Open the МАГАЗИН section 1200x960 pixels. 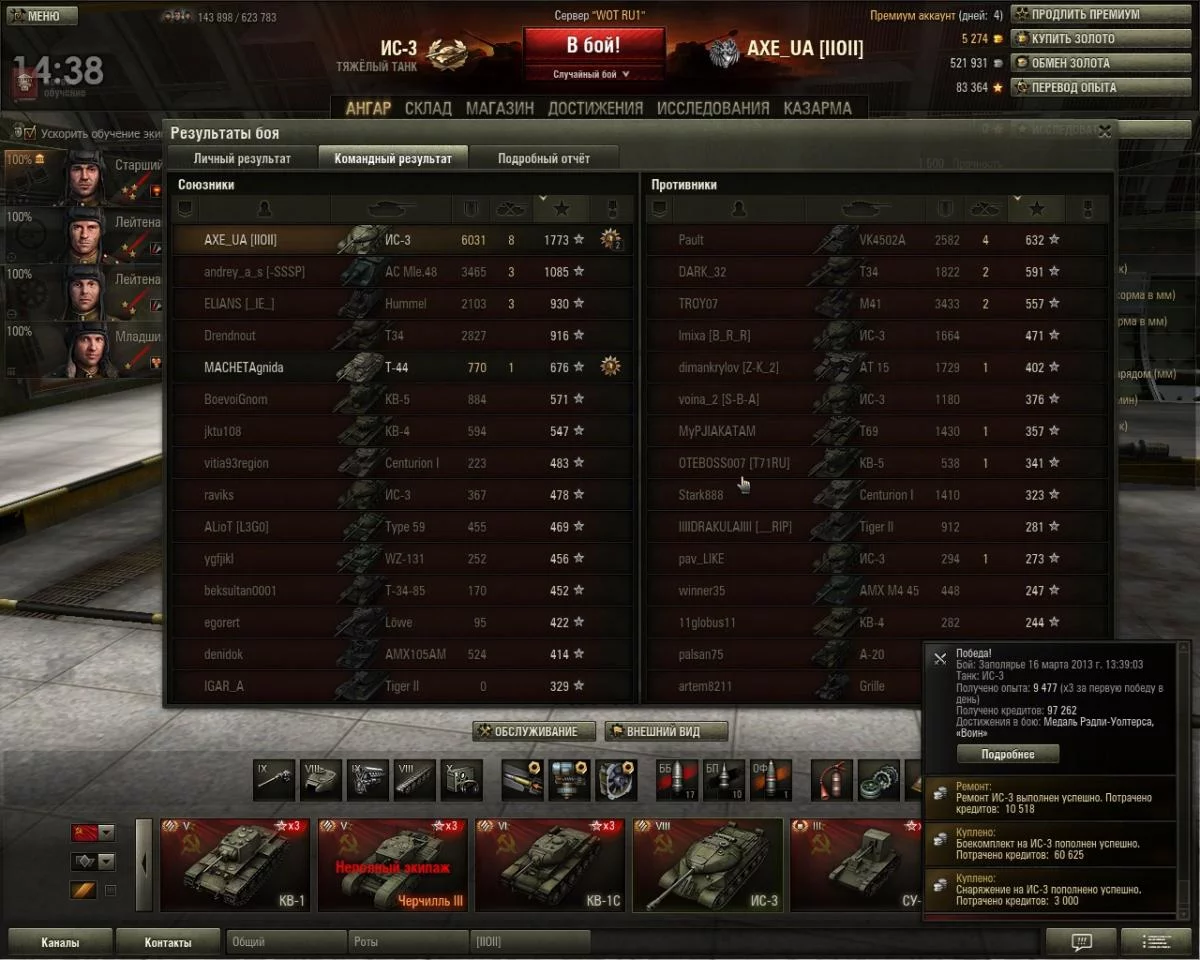[x=499, y=108]
